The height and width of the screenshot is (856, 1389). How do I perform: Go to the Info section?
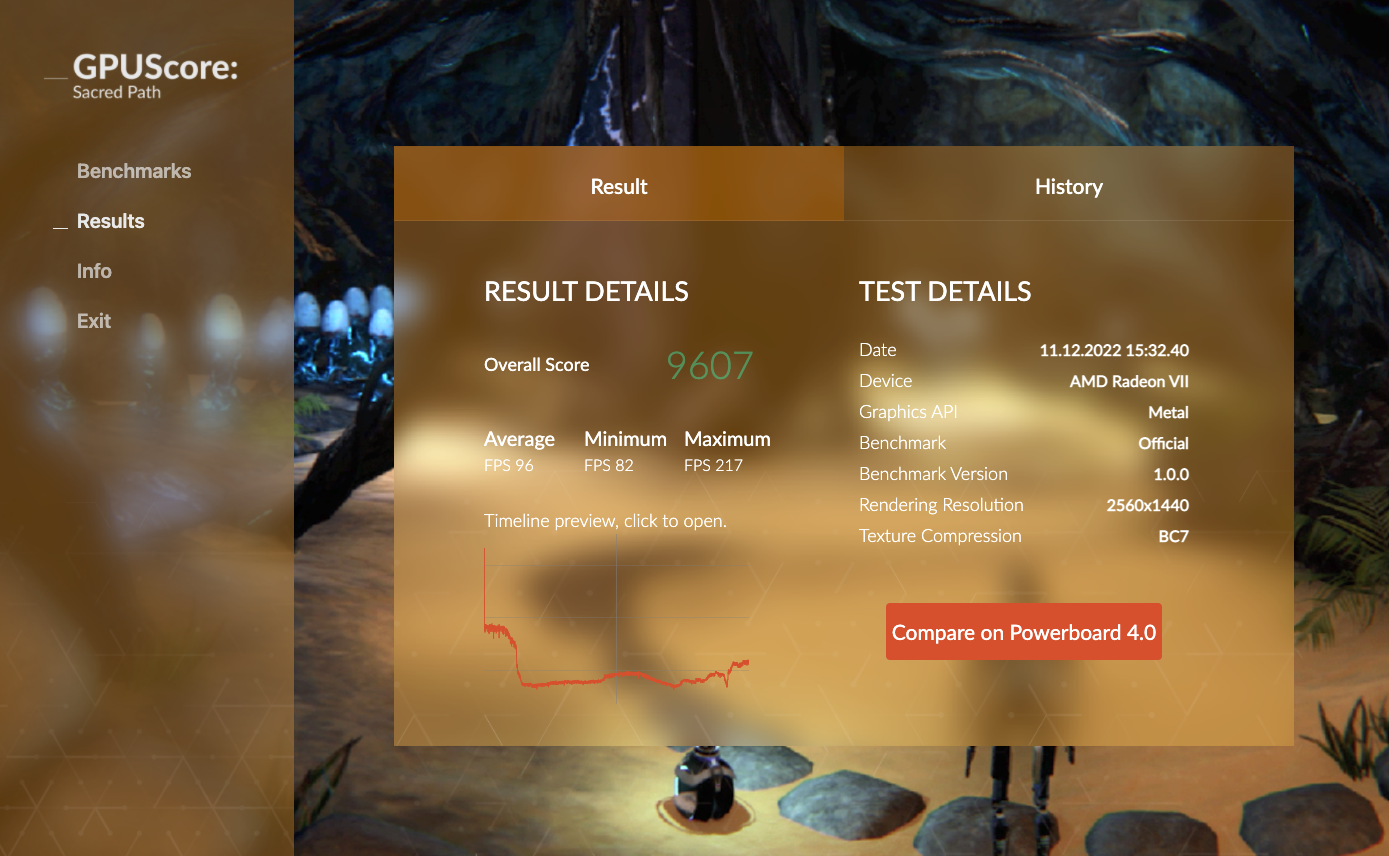coord(94,271)
